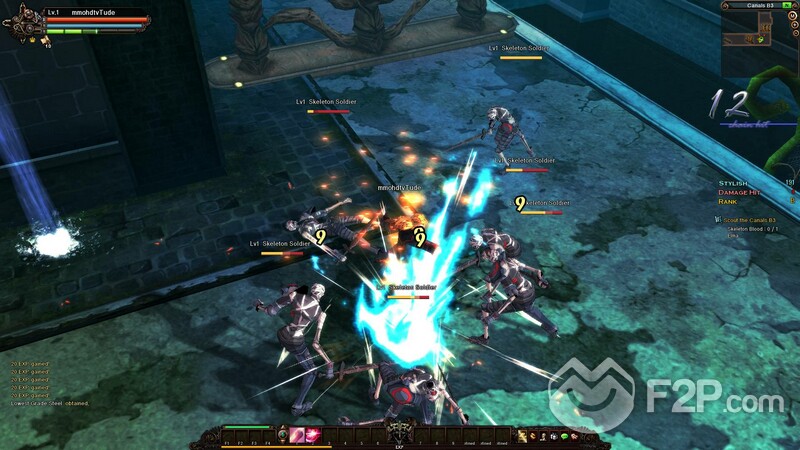
Task: Click the green gem beside the skill slots
Action: tap(284, 435)
